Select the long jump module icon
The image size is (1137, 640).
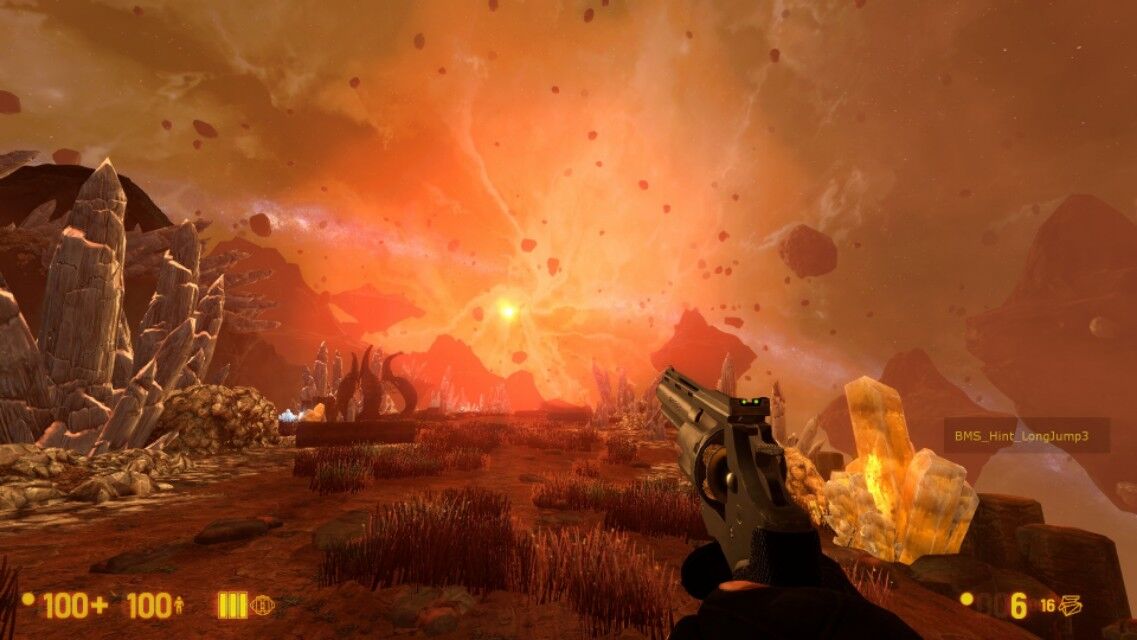click(x=262, y=605)
